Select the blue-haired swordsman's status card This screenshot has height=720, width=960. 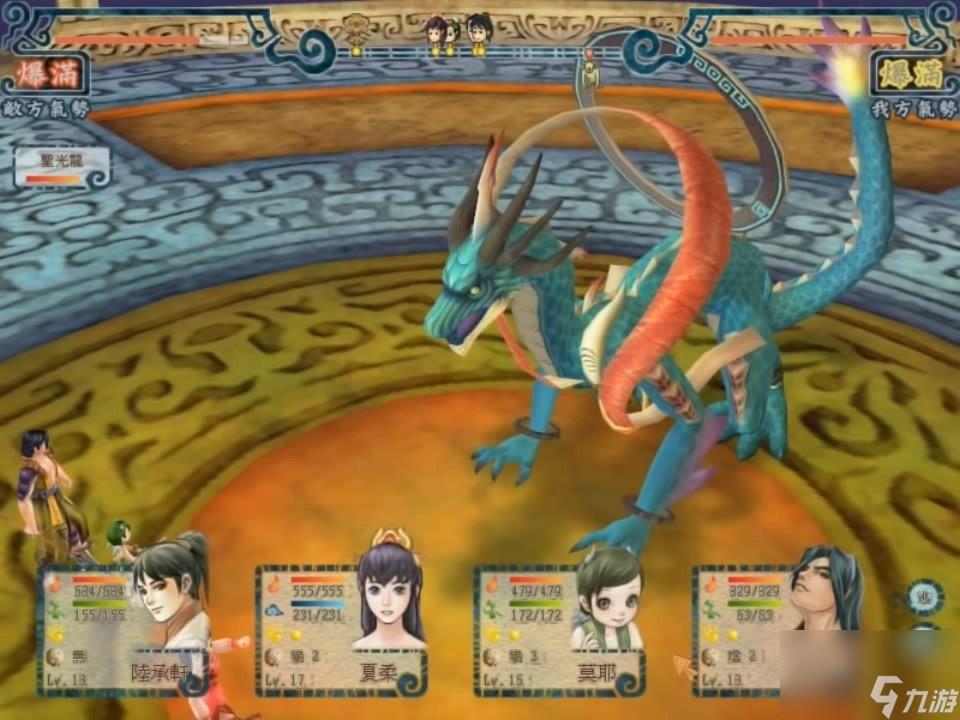tap(775, 630)
